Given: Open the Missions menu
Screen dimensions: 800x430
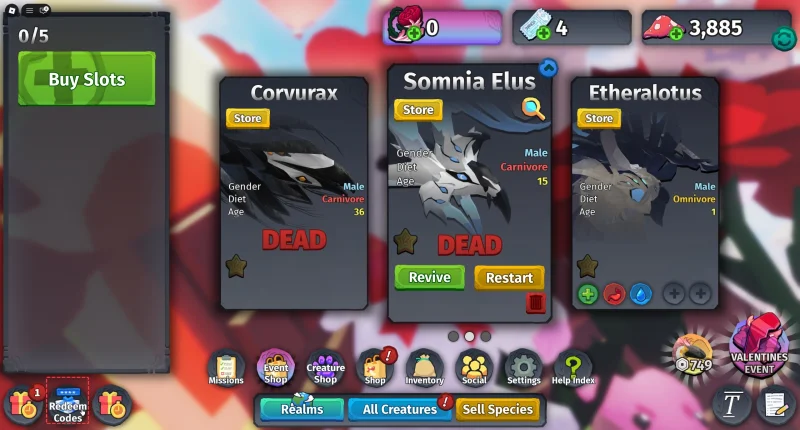Looking at the screenshot, I should tap(226, 368).
